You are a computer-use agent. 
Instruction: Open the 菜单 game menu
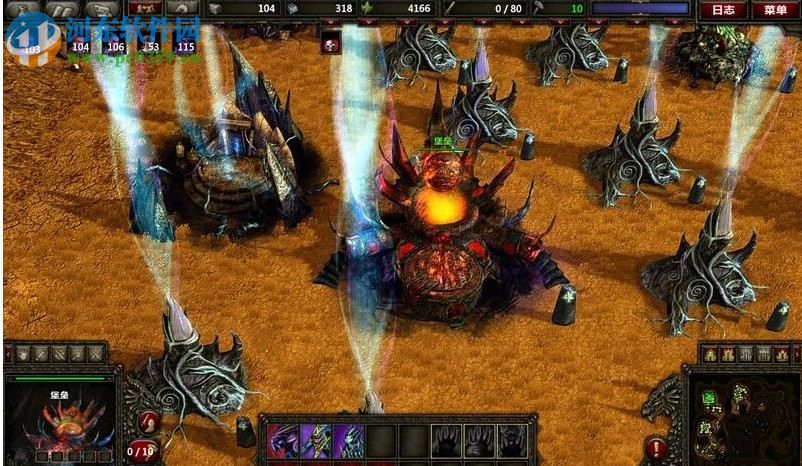[775, 10]
